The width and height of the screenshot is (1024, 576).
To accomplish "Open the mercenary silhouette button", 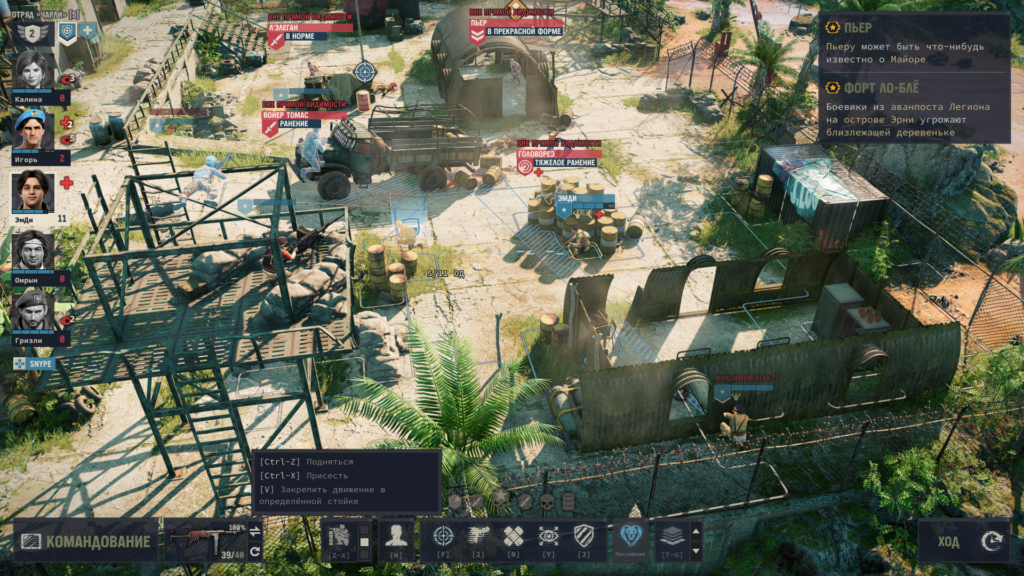I will click(x=395, y=536).
